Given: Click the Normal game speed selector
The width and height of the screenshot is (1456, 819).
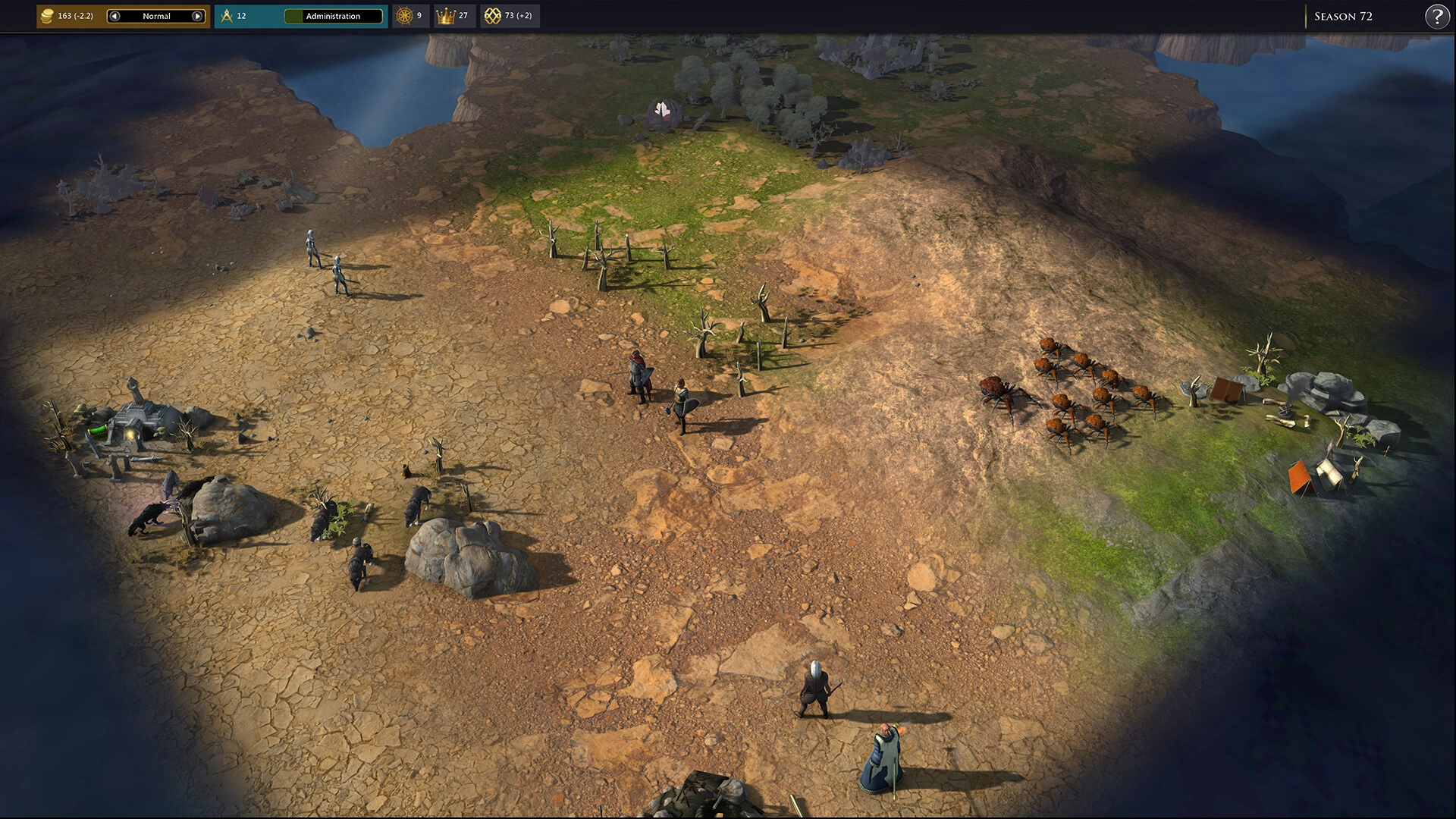Looking at the screenshot, I should [x=155, y=15].
